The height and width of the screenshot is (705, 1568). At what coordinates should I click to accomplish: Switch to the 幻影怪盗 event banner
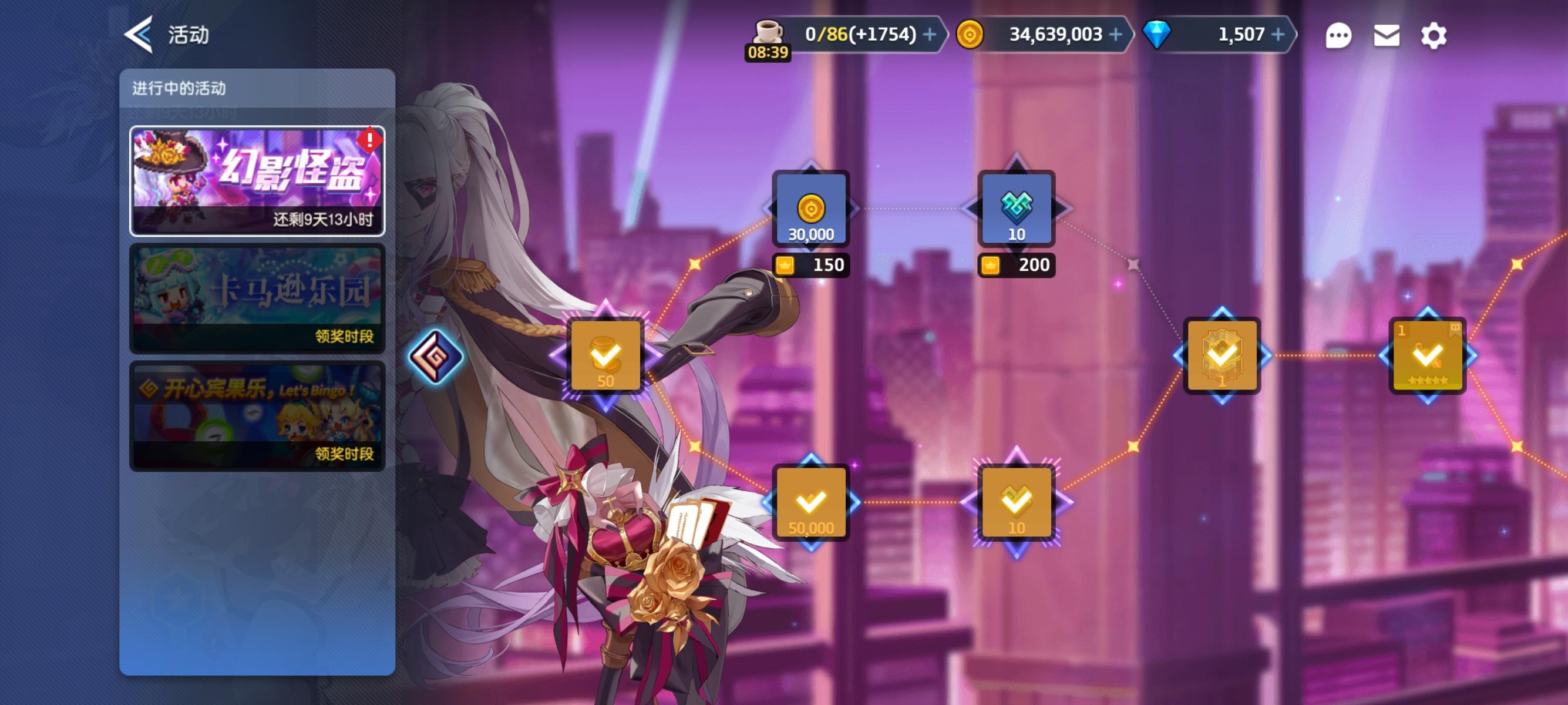257,180
